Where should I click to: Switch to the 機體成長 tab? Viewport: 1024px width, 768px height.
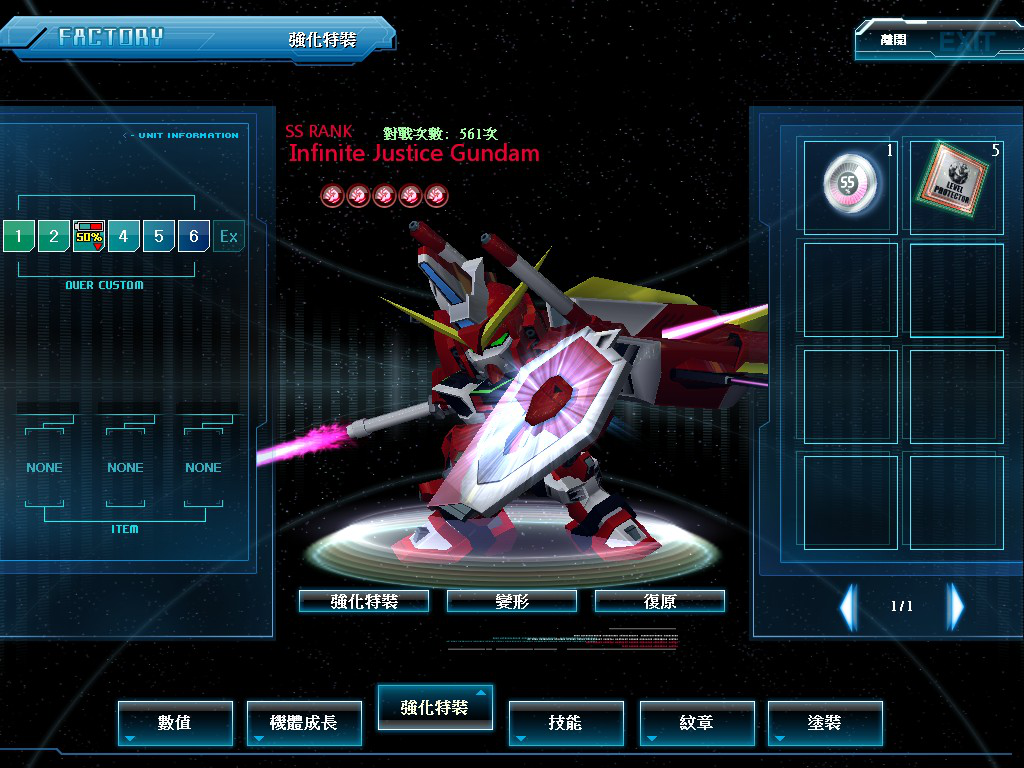304,722
